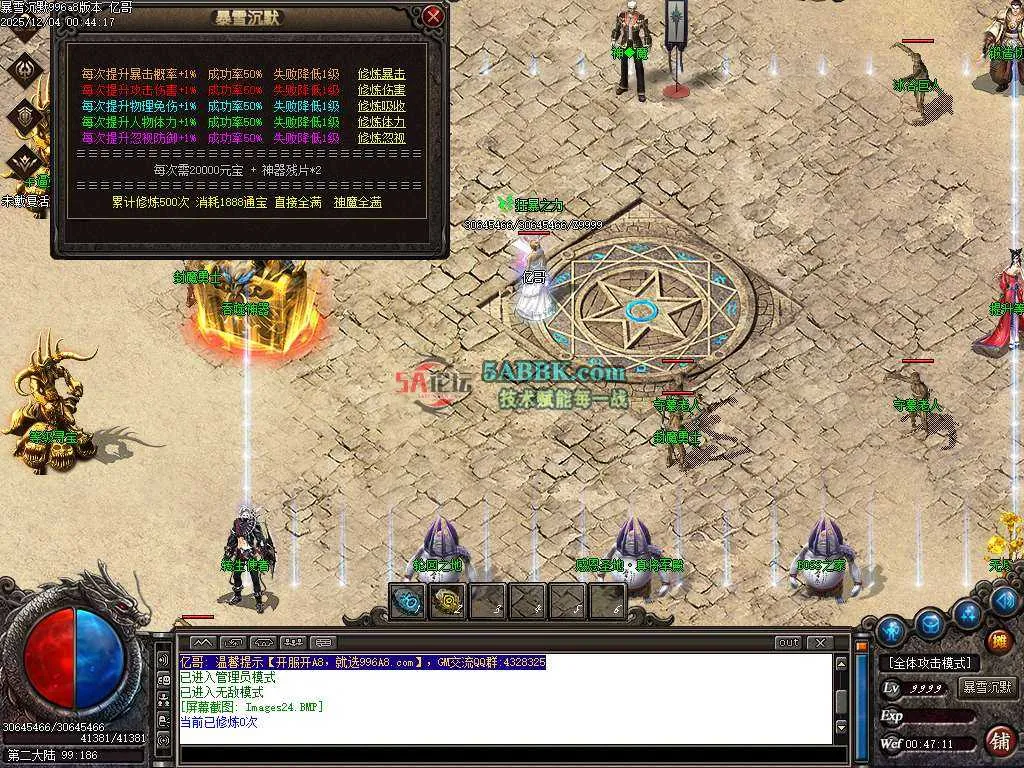Close the chat panel with its X button

coord(820,642)
